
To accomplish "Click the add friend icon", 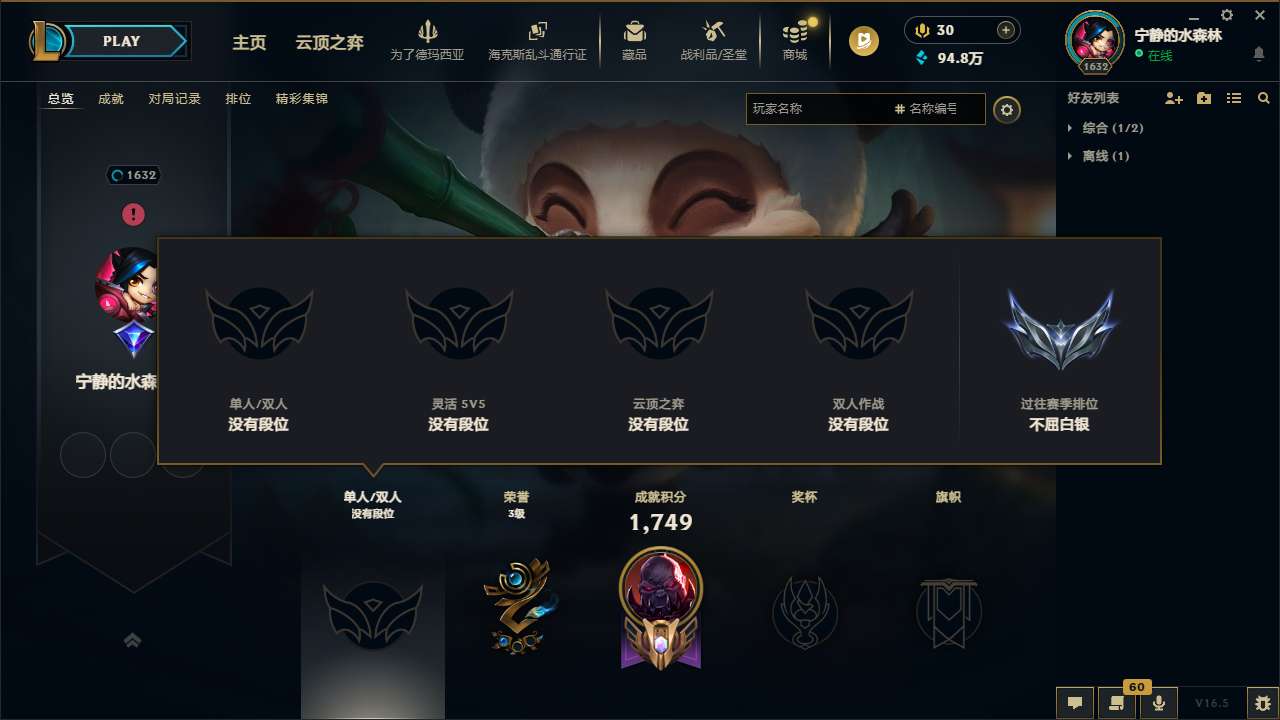I will (1172, 98).
